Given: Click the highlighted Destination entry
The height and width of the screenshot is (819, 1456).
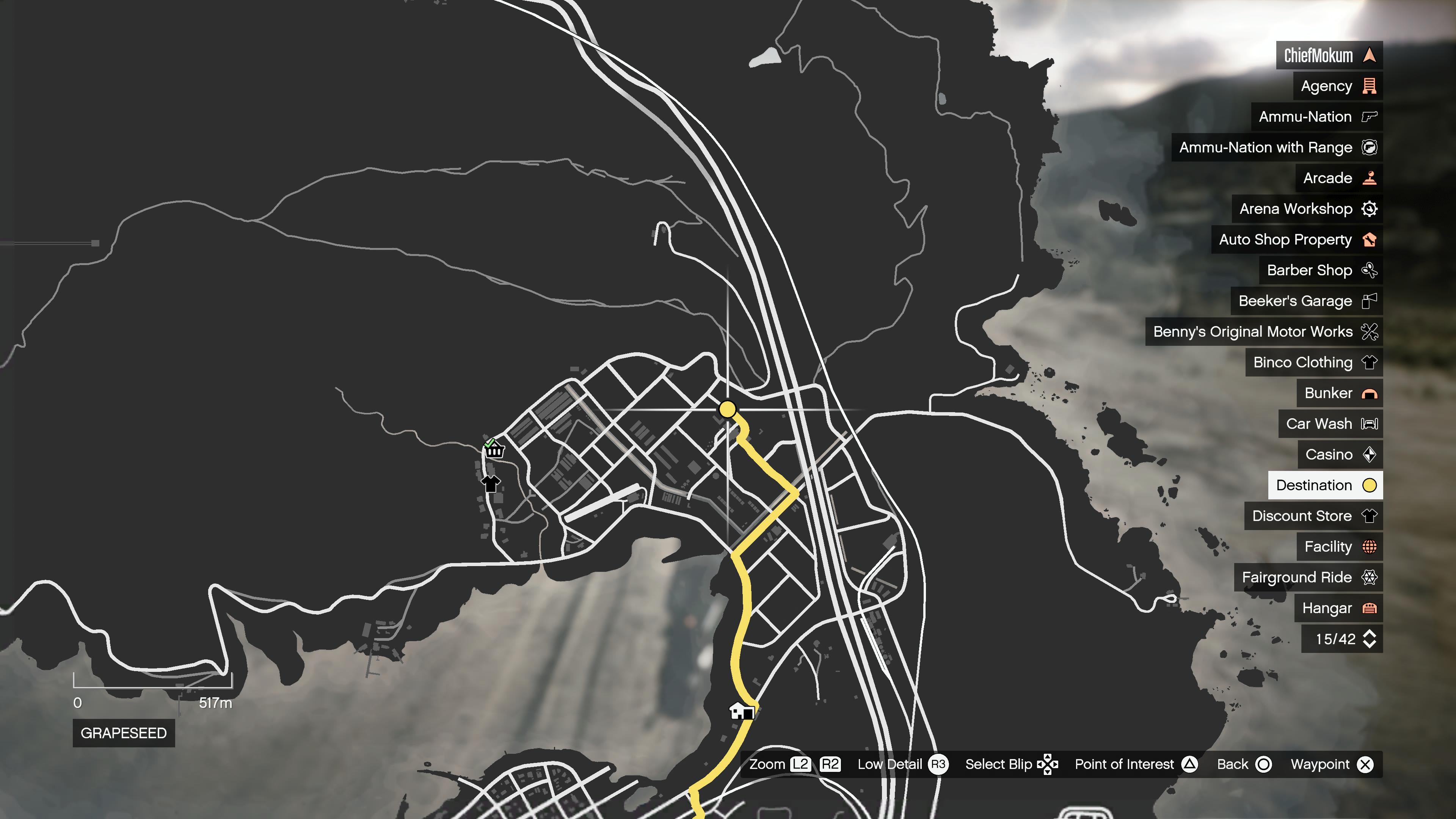Looking at the screenshot, I should pos(1325,485).
